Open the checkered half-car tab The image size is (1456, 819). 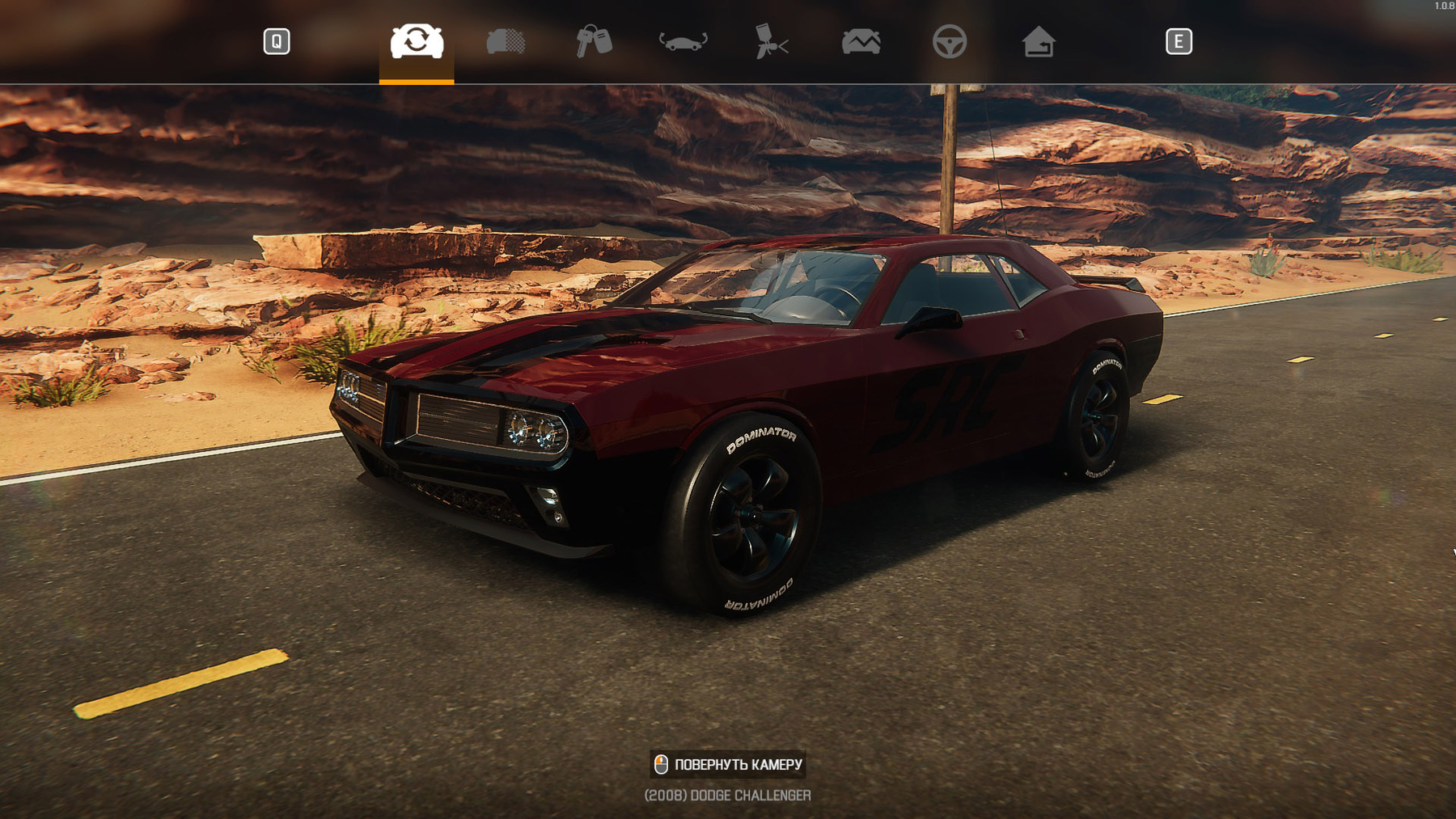[x=506, y=41]
